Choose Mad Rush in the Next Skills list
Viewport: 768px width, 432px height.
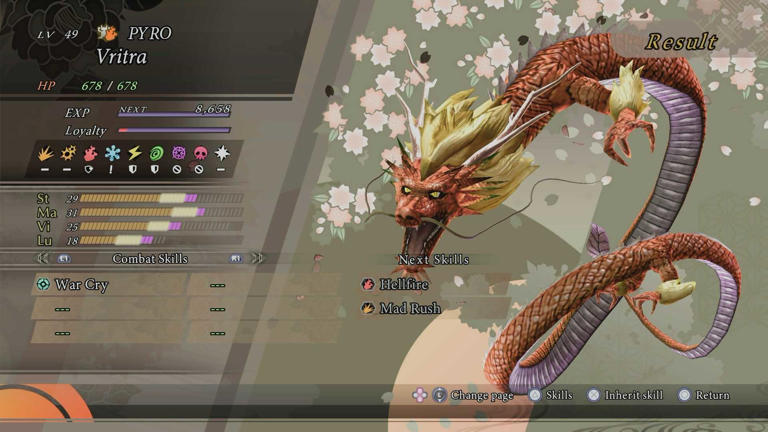pyautogui.click(x=408, y=309)
